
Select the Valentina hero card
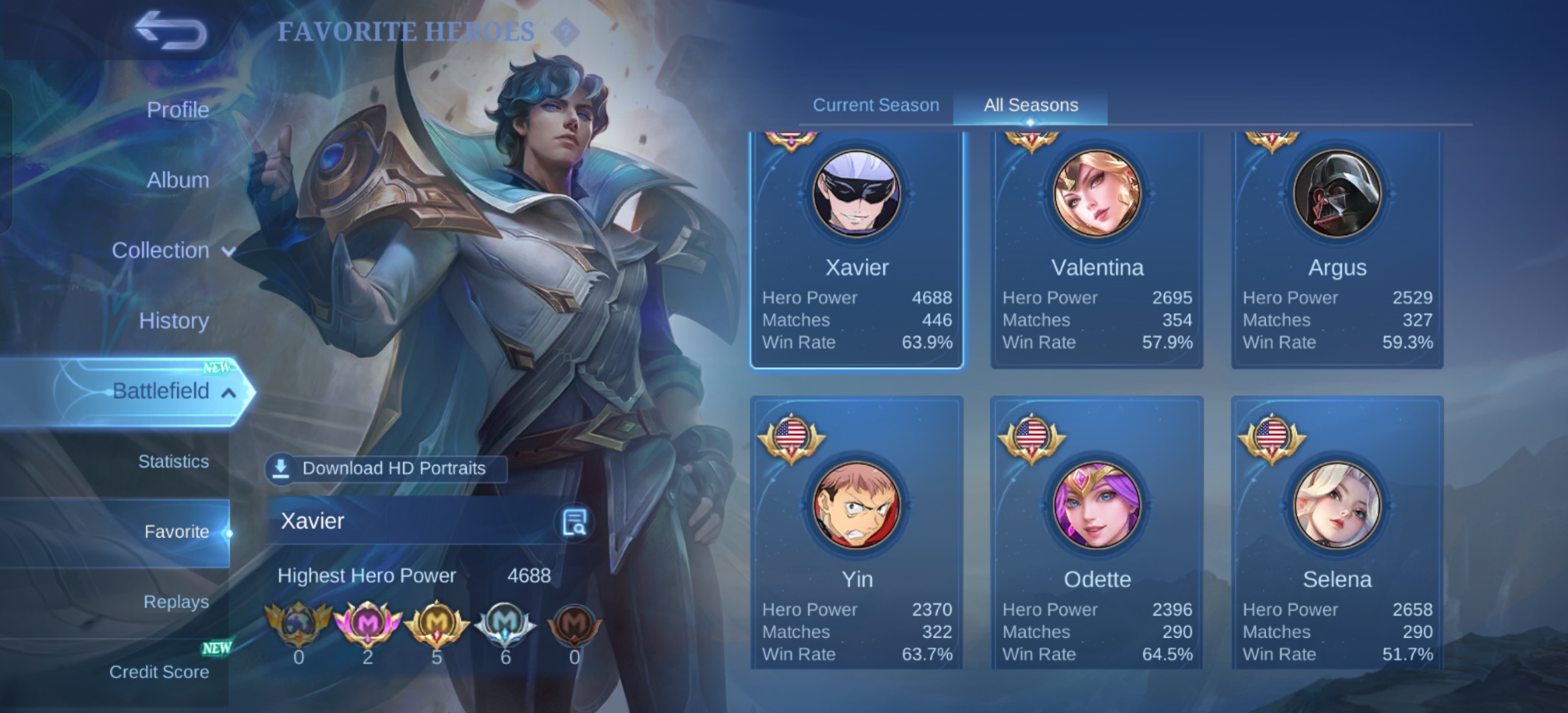pyautogui.click(x=1097, y=251)
